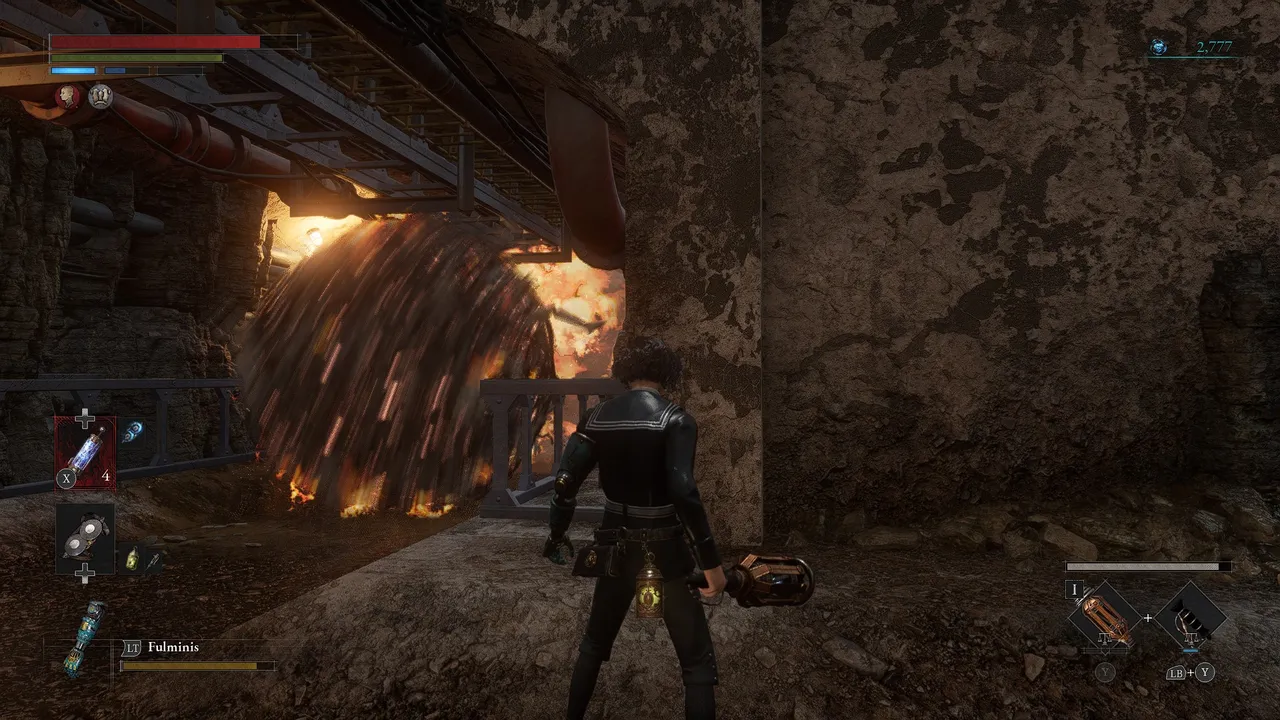Image resolution: width=1280 pixels, height=720 pixels.
Task: Click the grey weight status icon
Action: pyautogui.click(x=100, y=96)
